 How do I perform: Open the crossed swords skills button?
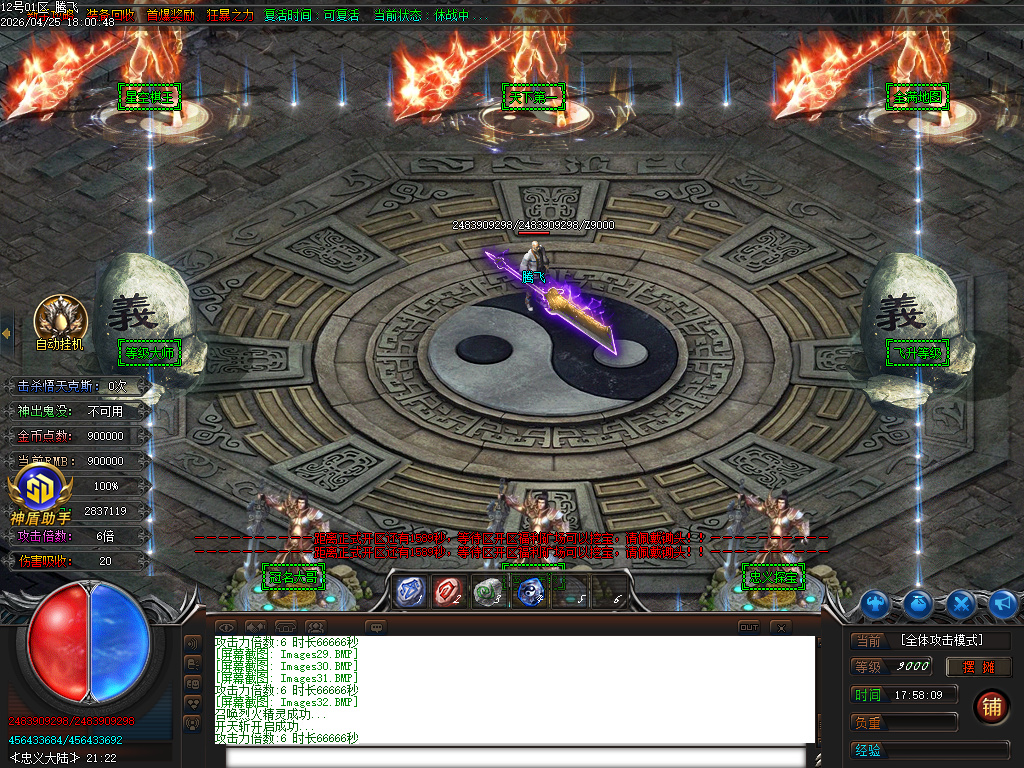pos(961,603)
